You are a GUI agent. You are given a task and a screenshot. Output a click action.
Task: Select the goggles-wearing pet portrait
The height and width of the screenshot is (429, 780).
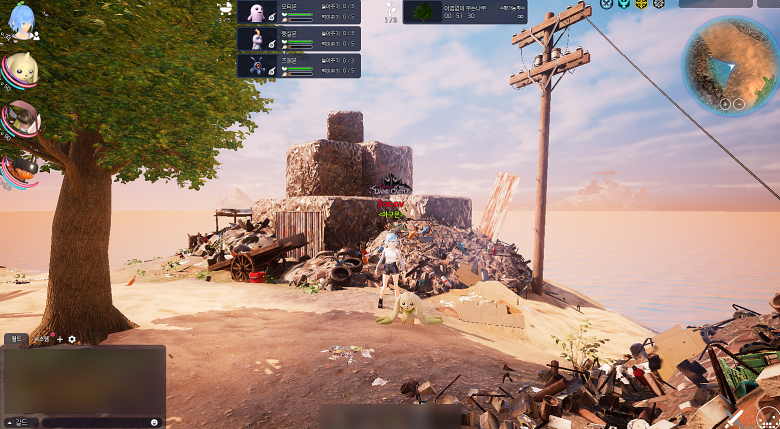(x=20, y=118)
